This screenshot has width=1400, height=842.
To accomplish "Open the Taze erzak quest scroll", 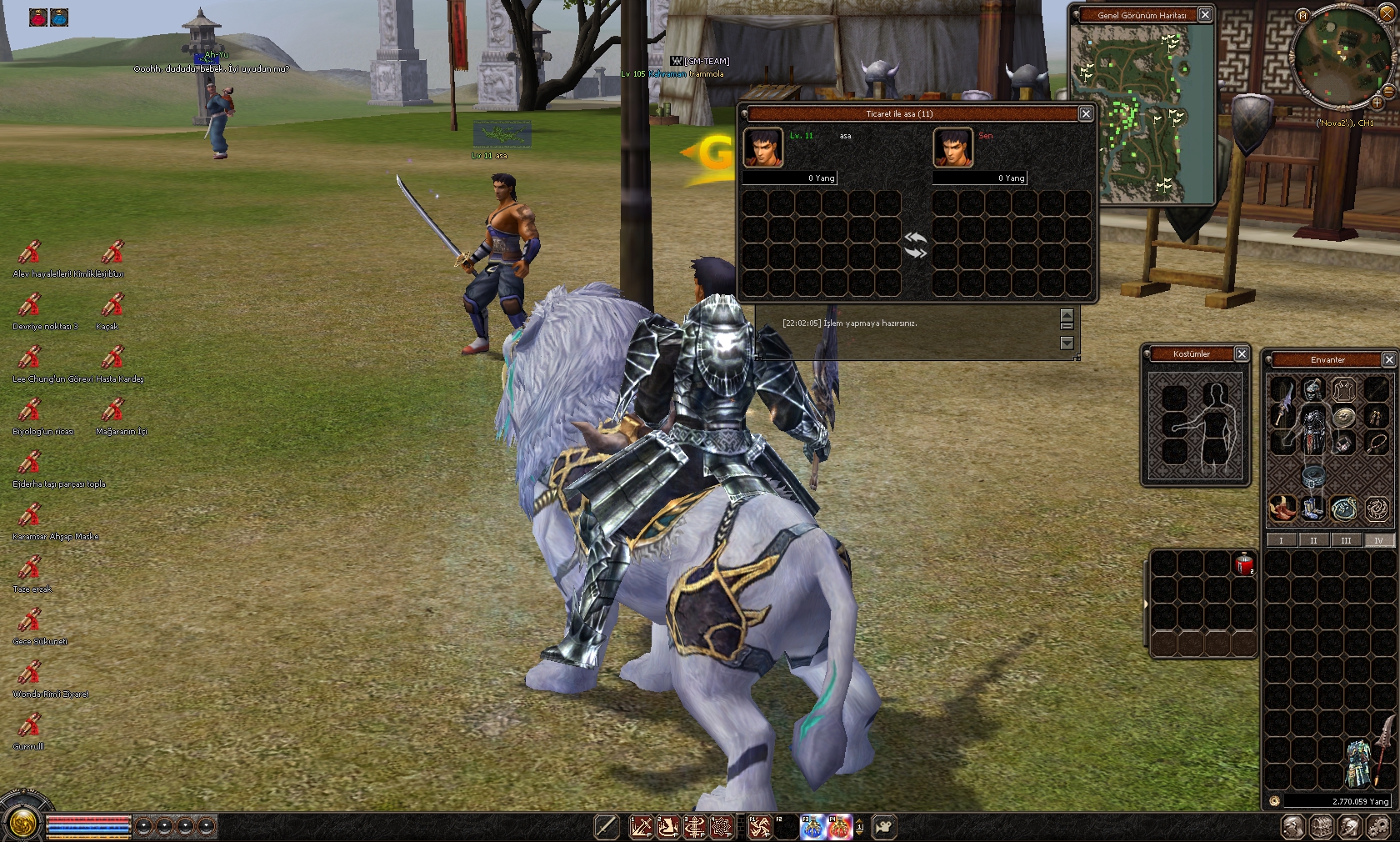I will coord(30,569).
